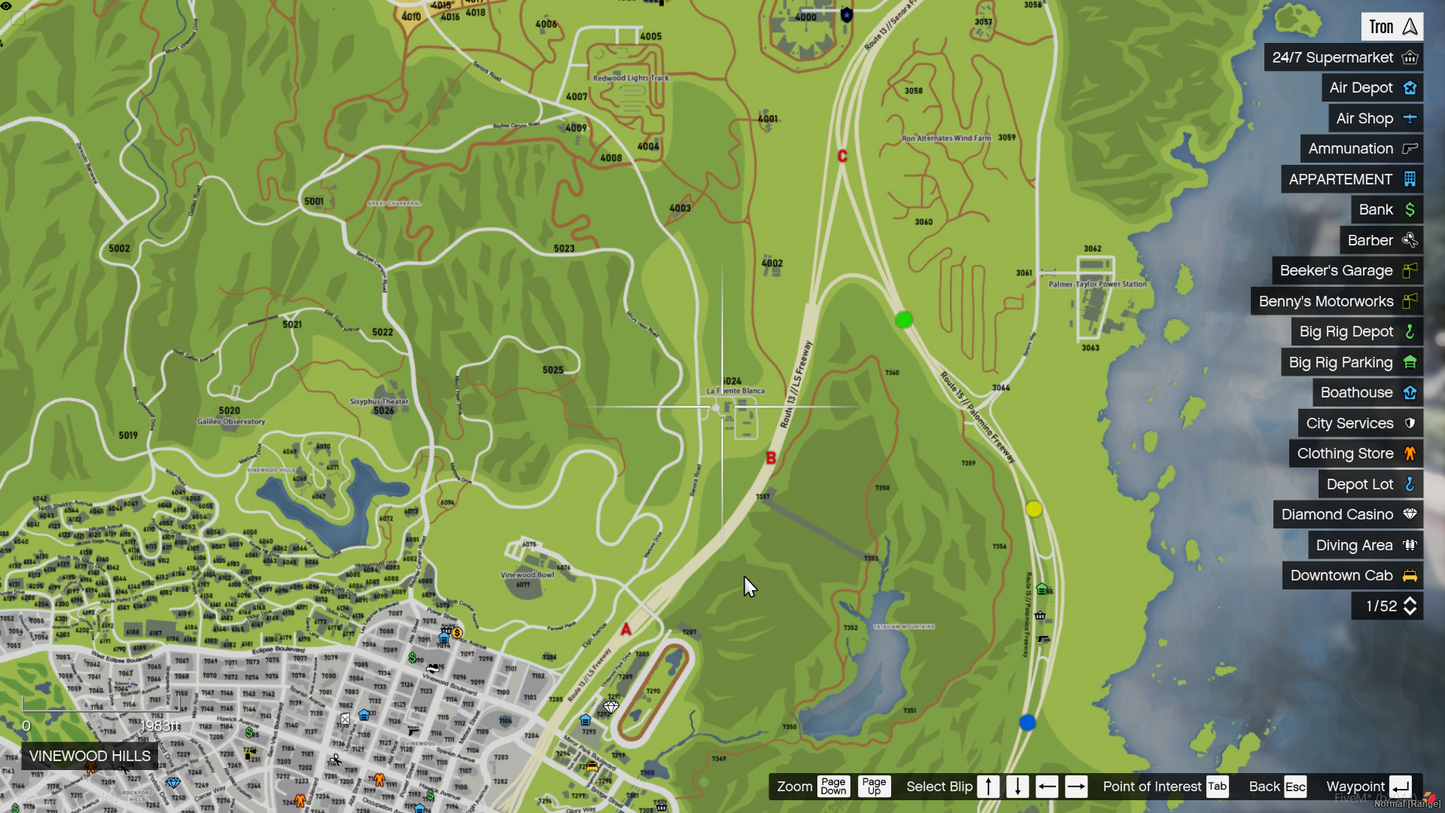Viewport: 1445px width, 813px height.
Task: Select the City Services legend entry
Action: (x=1360, y=423)
